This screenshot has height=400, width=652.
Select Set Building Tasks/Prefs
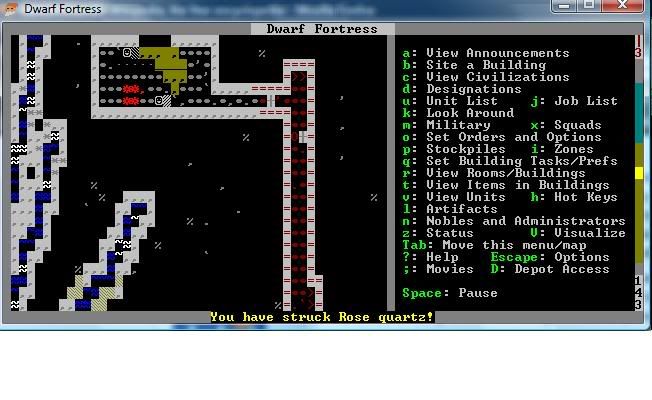point(521,161)
